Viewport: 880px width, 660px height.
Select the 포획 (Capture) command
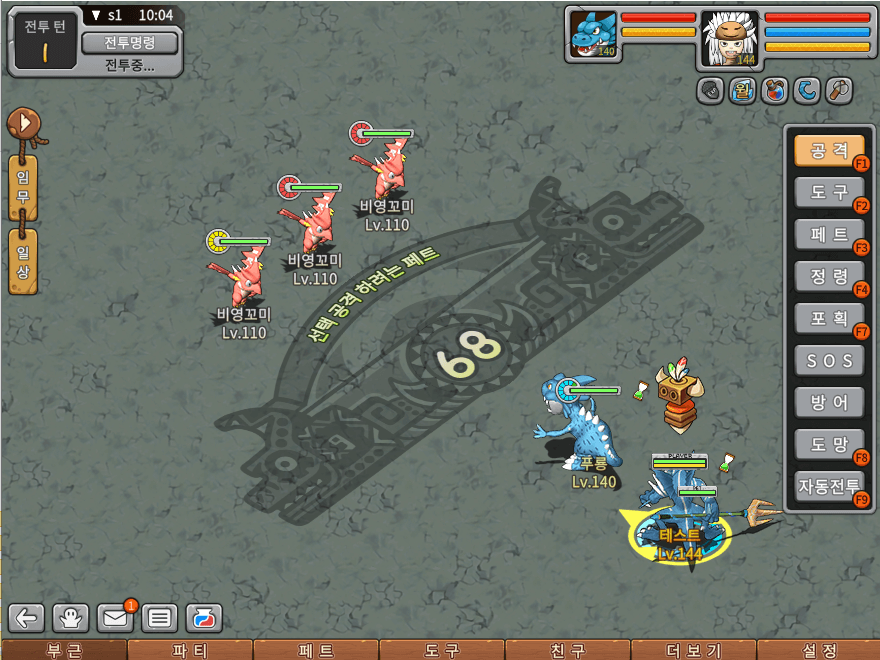828,318
